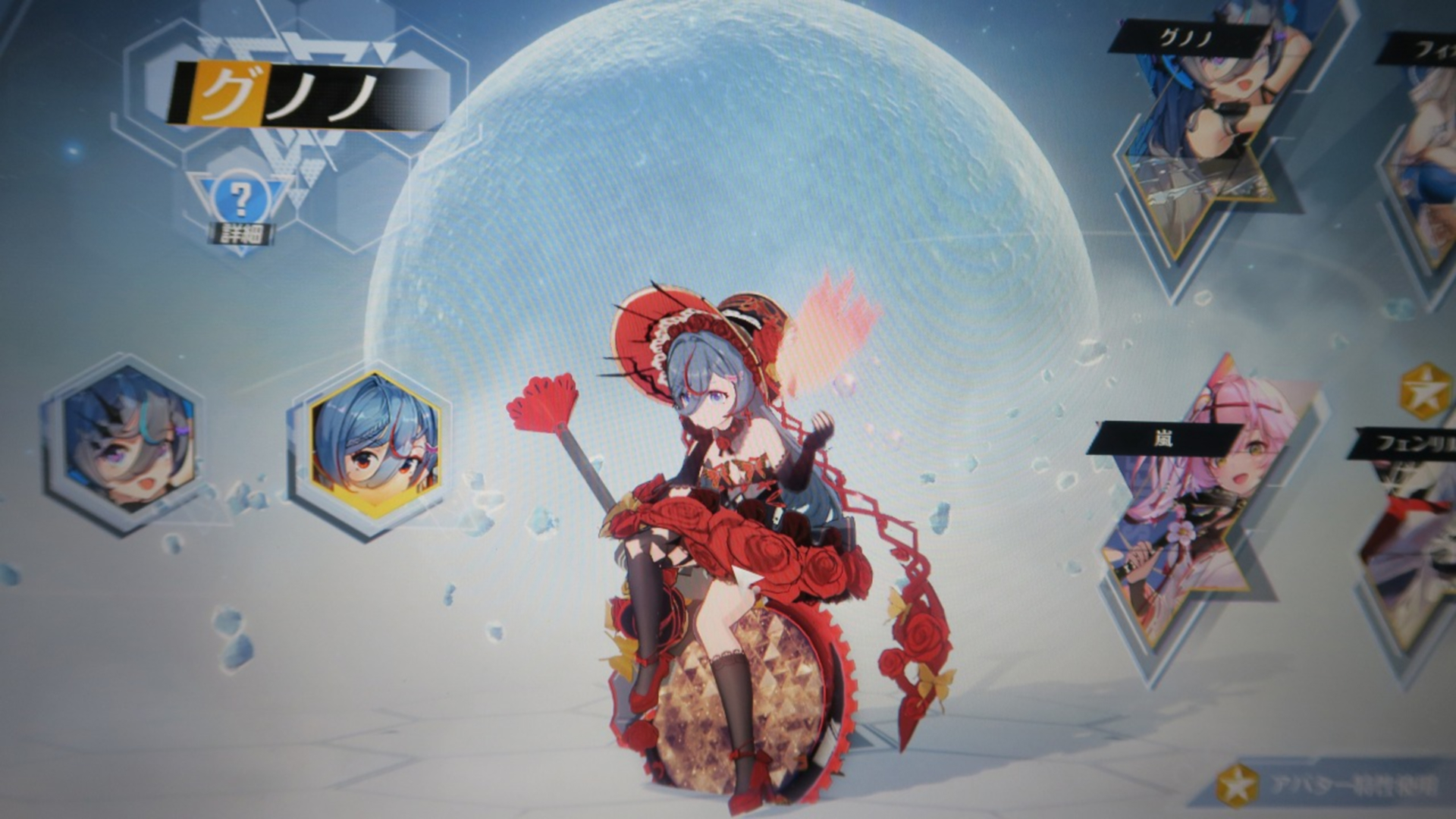Open character details via the "?" icon
The width and height of the screenshot is (1456, 819).
click(241, 199)
